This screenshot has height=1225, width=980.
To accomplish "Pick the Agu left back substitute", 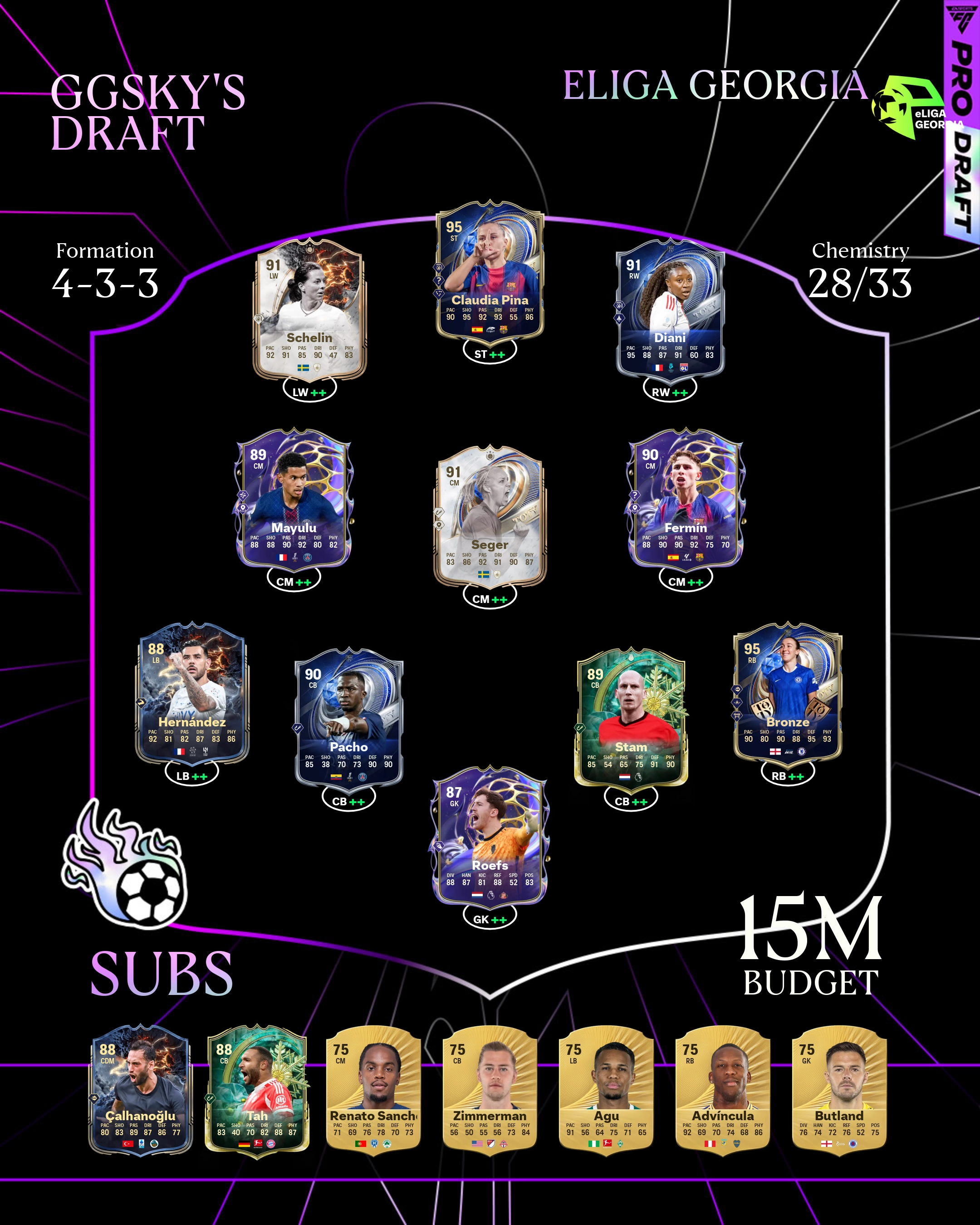I will 606,1091.
